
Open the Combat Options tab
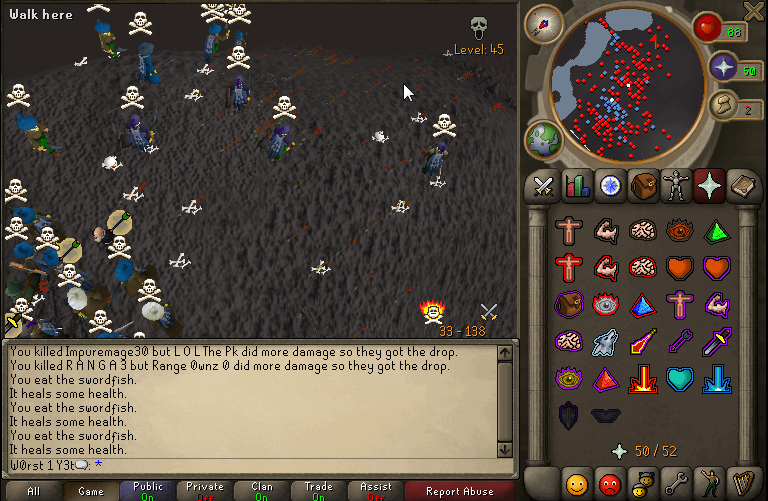pos(543,186)
